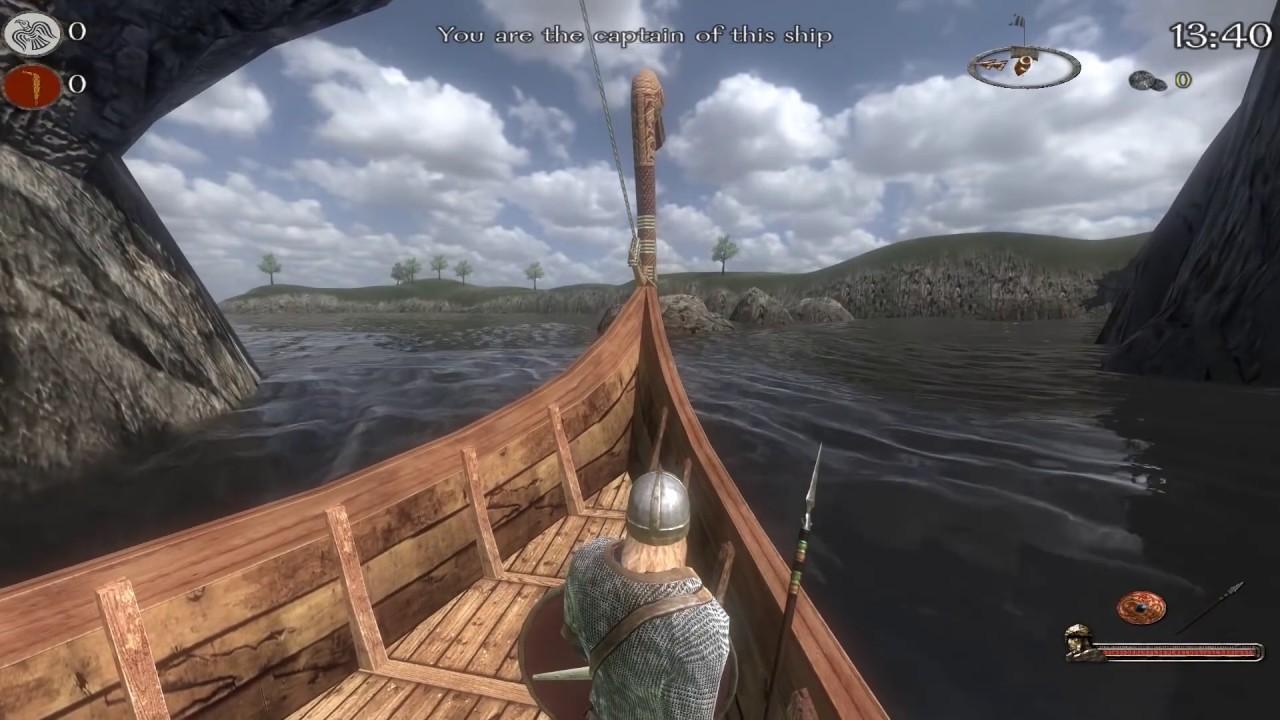The width and height of the screenshot is (1280, 720).
Task: Open the 'You are the captain' notification
Action: 634,32
